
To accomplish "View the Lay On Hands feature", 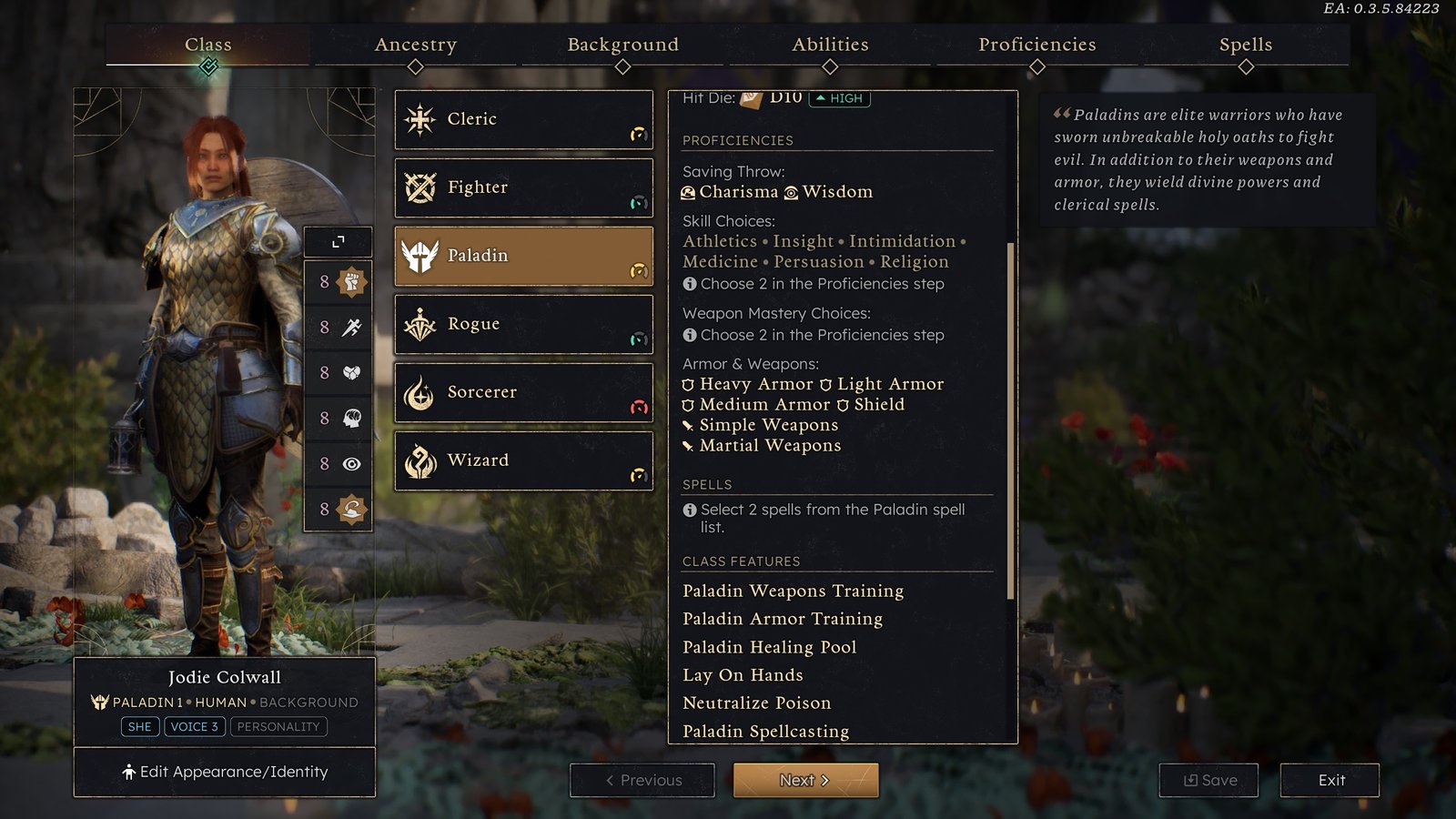I will (743, 675).
